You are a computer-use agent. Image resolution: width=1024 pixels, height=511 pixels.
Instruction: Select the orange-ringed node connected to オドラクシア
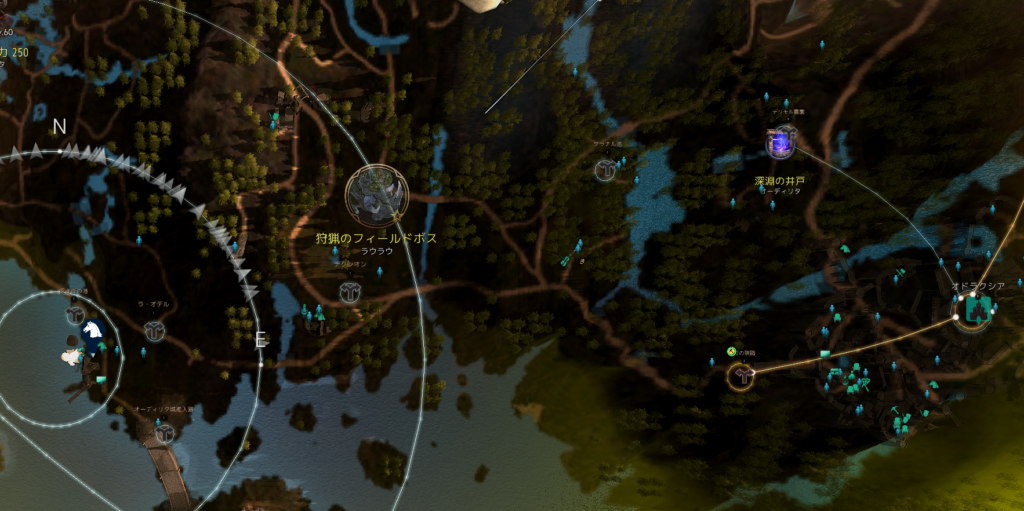point(741,376)
